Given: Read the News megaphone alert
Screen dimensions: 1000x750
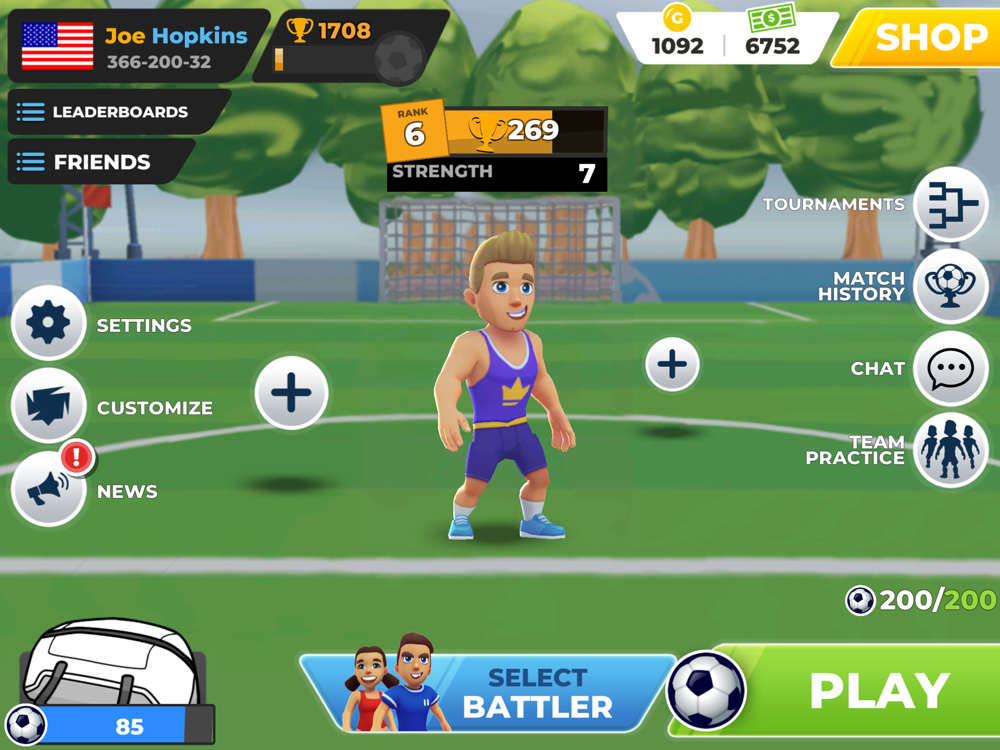Looking at the screenshot, I should coord(48,490).
